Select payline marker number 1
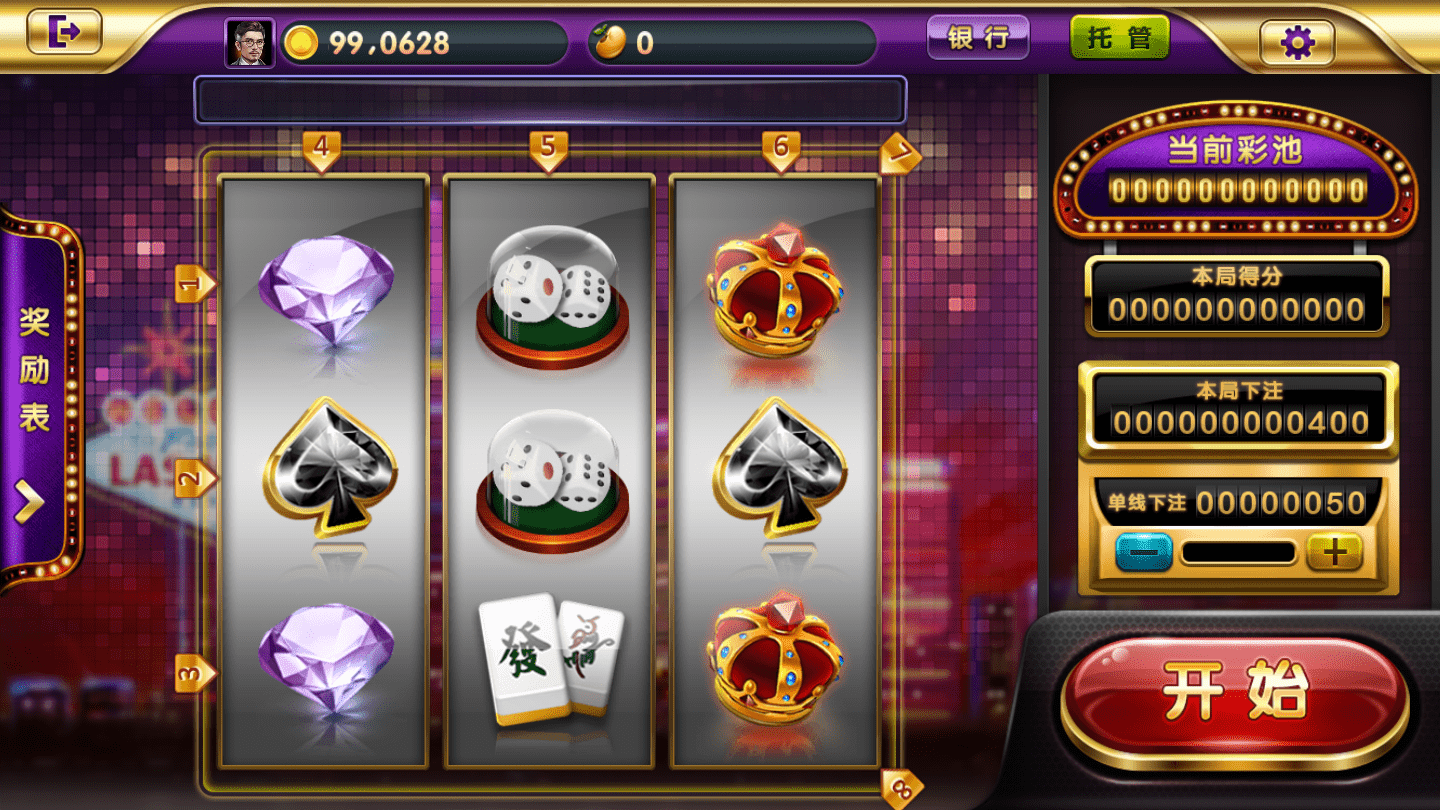The image size is (1440, 810). click(194, 284)
